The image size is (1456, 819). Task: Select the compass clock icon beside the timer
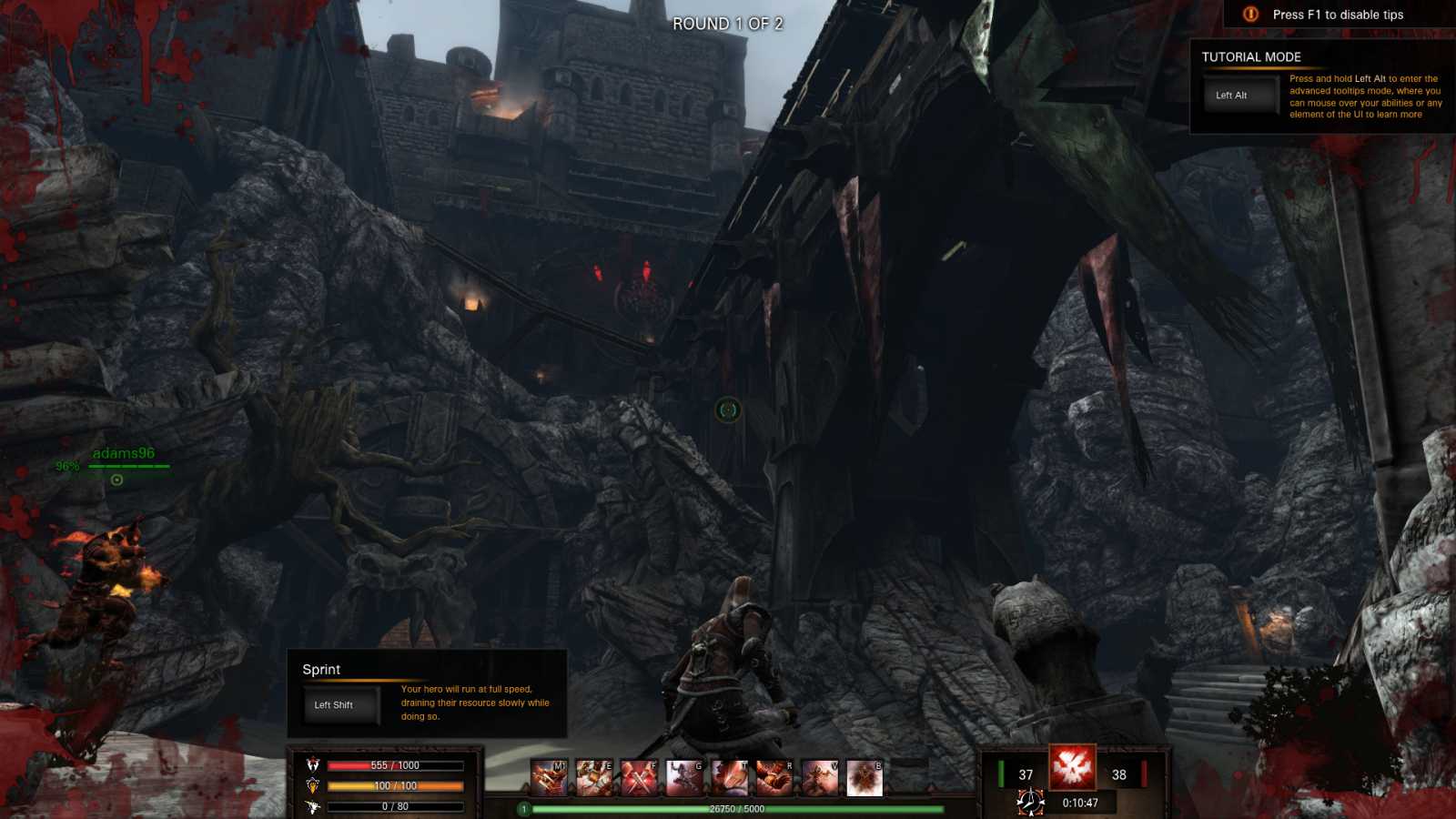1030,803
